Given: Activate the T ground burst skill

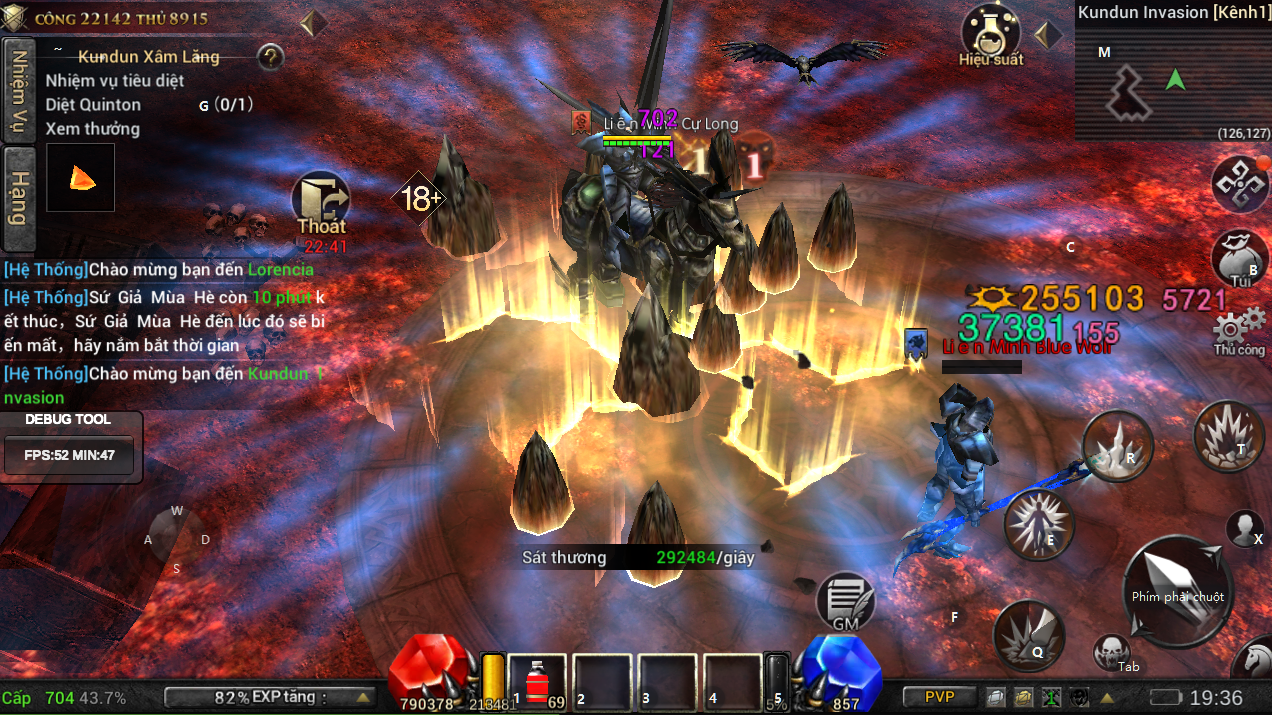Looking at the screenshot, I should pyautogui.click(x=1229, y=436).
